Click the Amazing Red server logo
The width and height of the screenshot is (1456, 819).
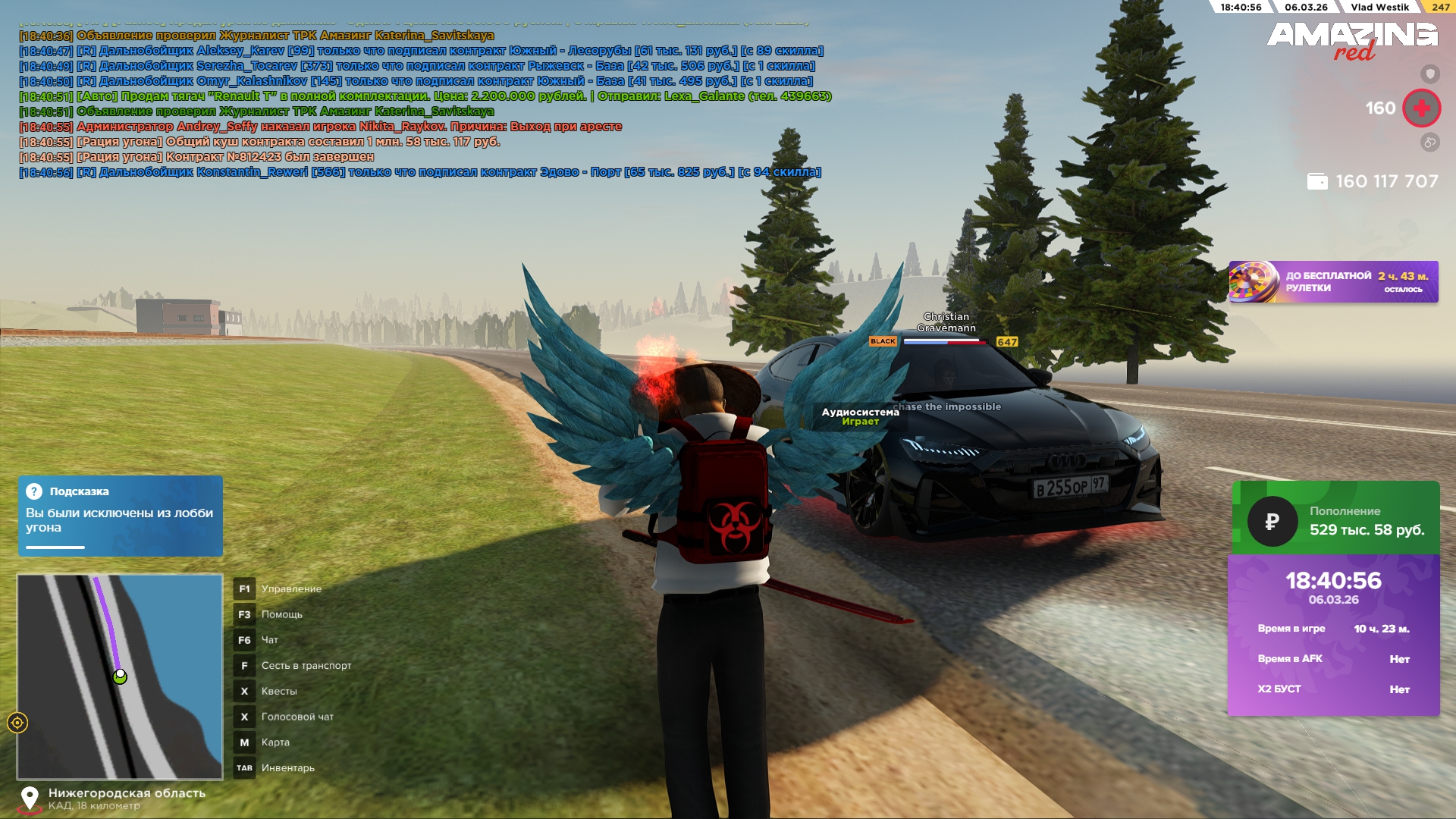point(1353,39)
